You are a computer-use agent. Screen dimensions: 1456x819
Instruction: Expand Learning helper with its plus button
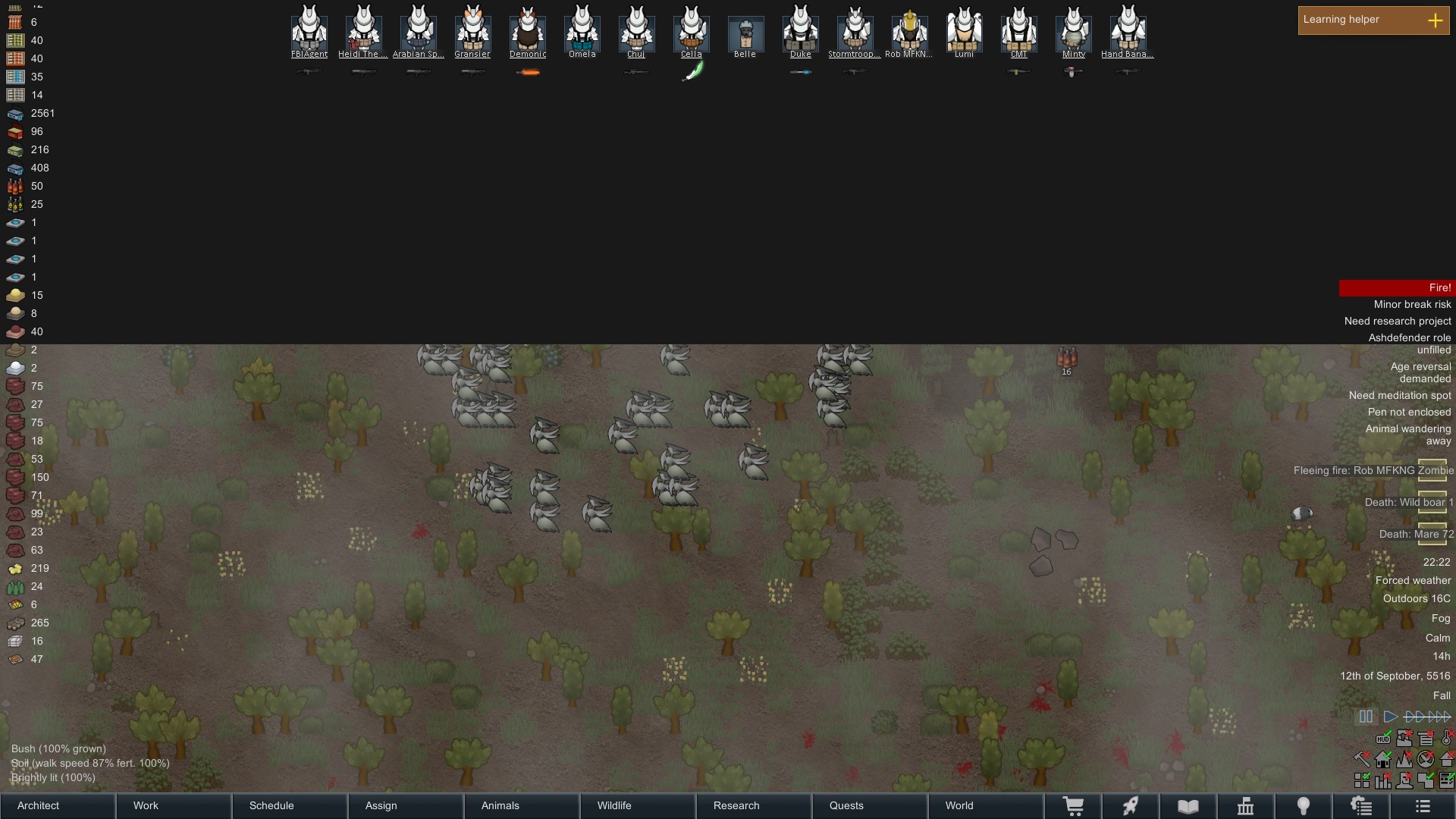pos(1436,20)
